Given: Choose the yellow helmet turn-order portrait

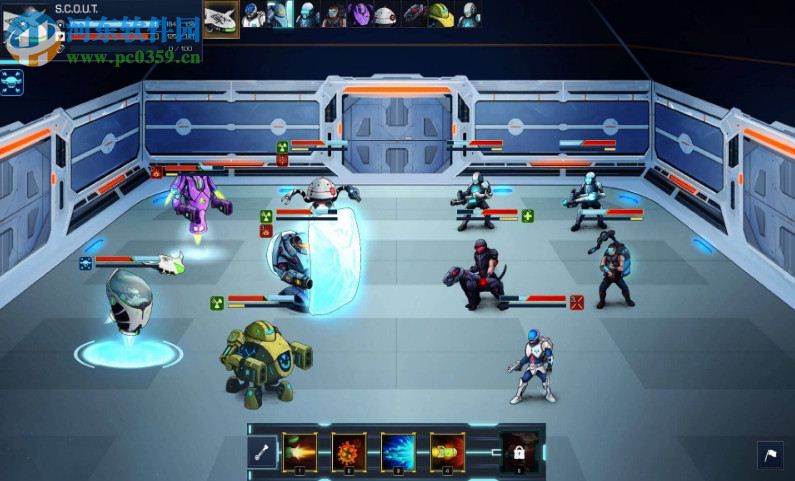Looking at the screenshot, I should point(441,14).
